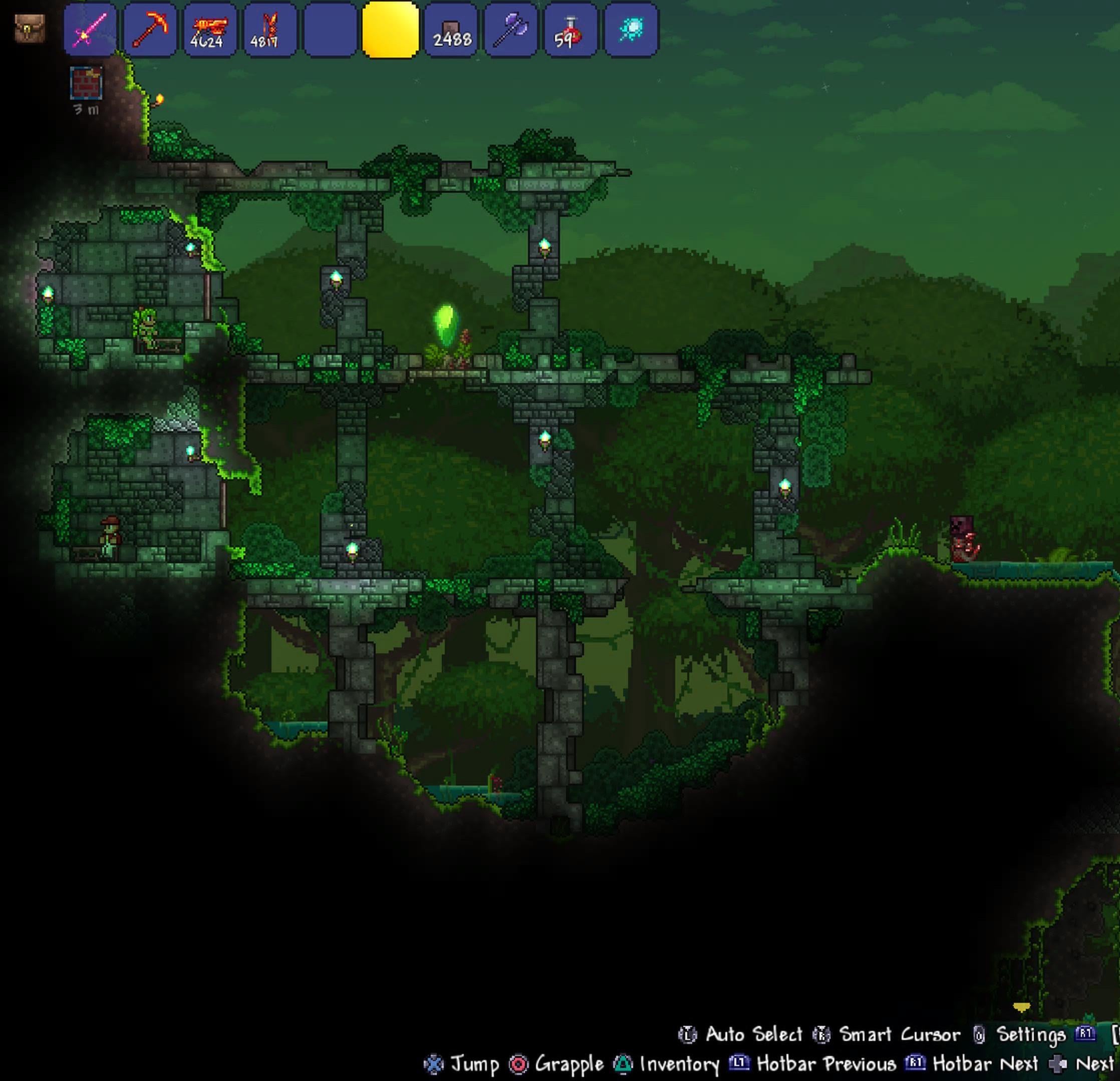Click the highlighted yellow hotbar slot
This screenshot has width=1120, height=1081.
coord(390,30)
